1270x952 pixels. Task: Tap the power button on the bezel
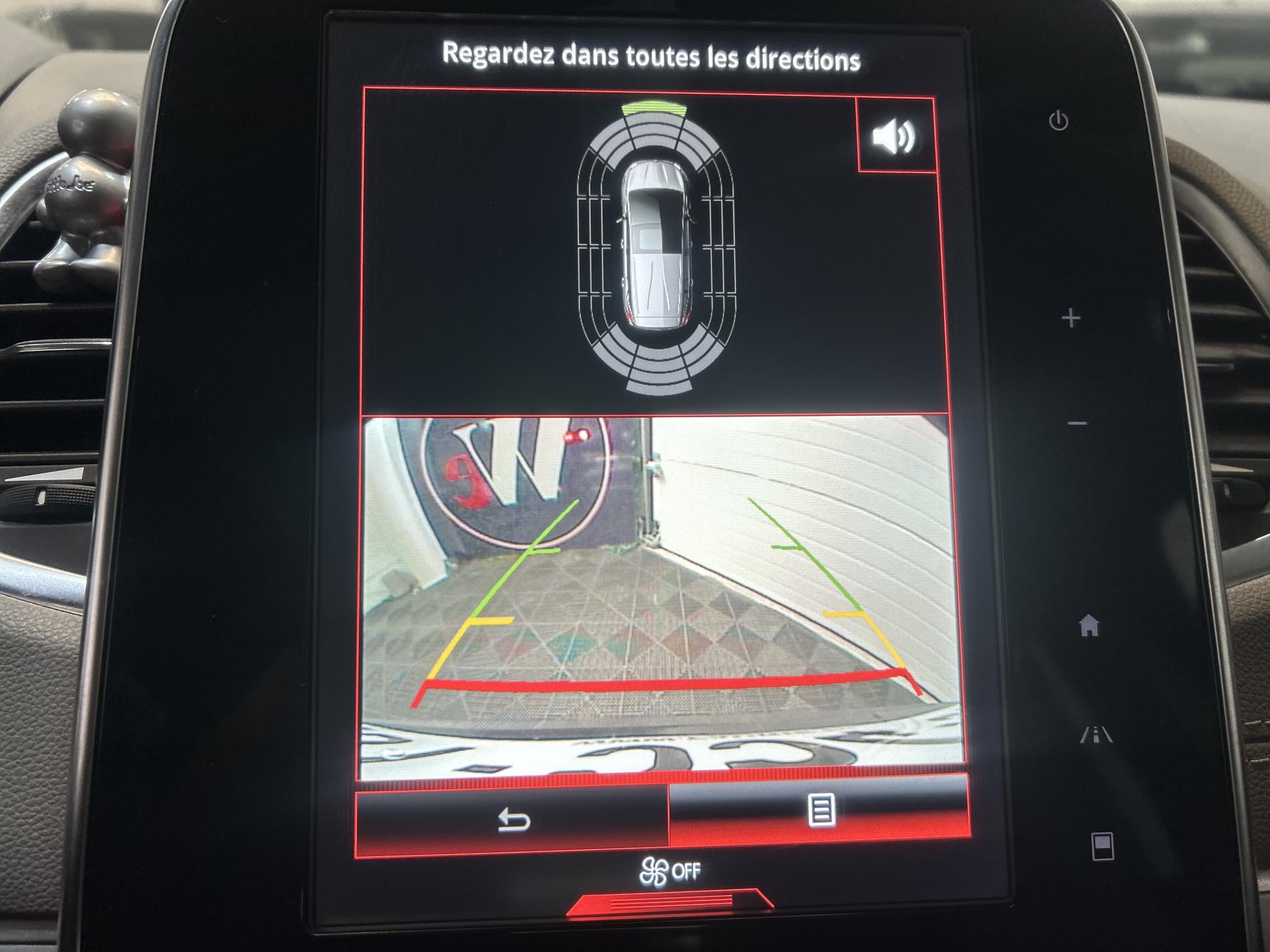[x=1058, y=121]
